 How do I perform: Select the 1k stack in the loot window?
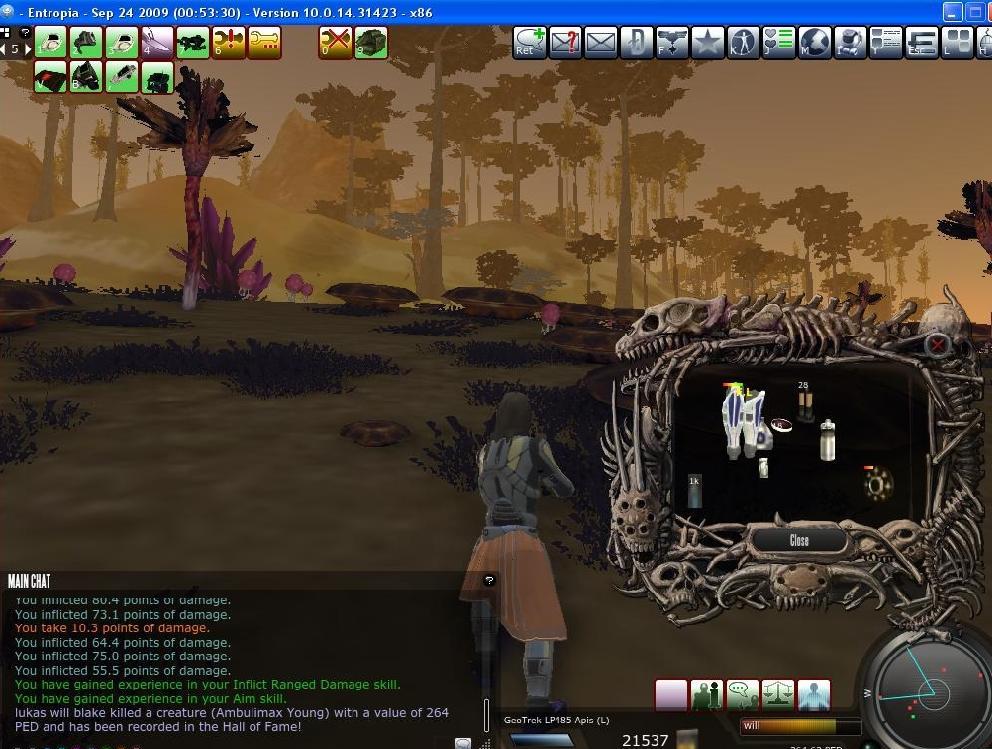click(694, 491)
